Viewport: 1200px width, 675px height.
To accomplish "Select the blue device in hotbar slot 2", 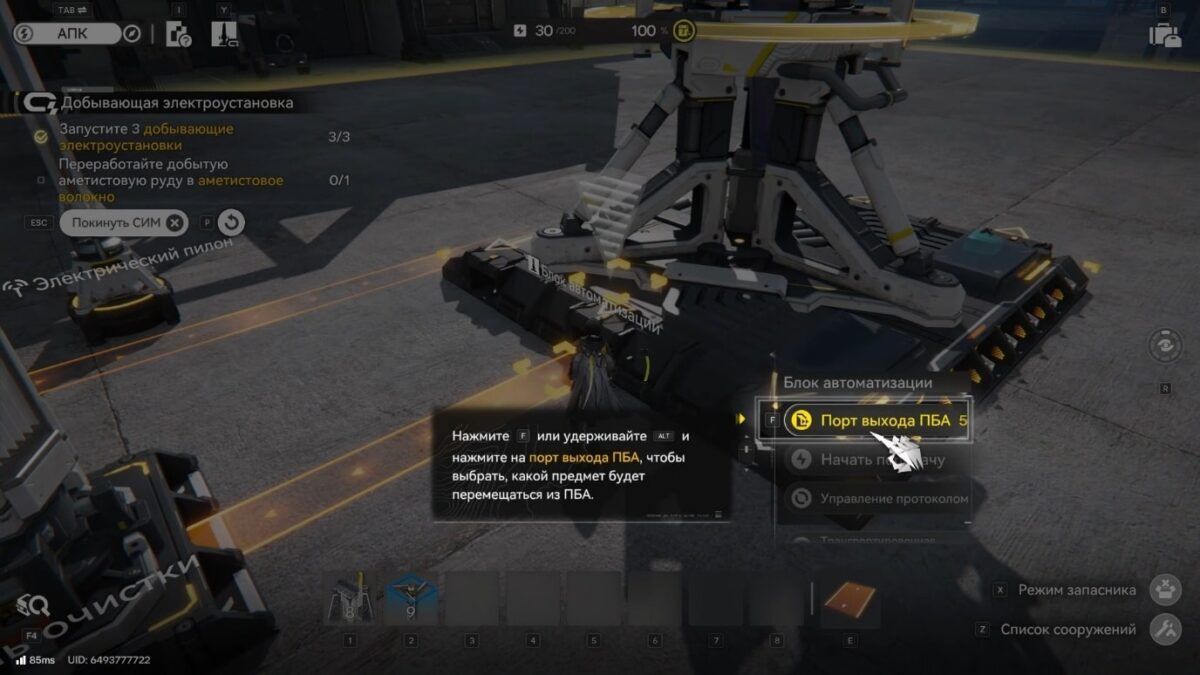I will (x=411, y=599).
